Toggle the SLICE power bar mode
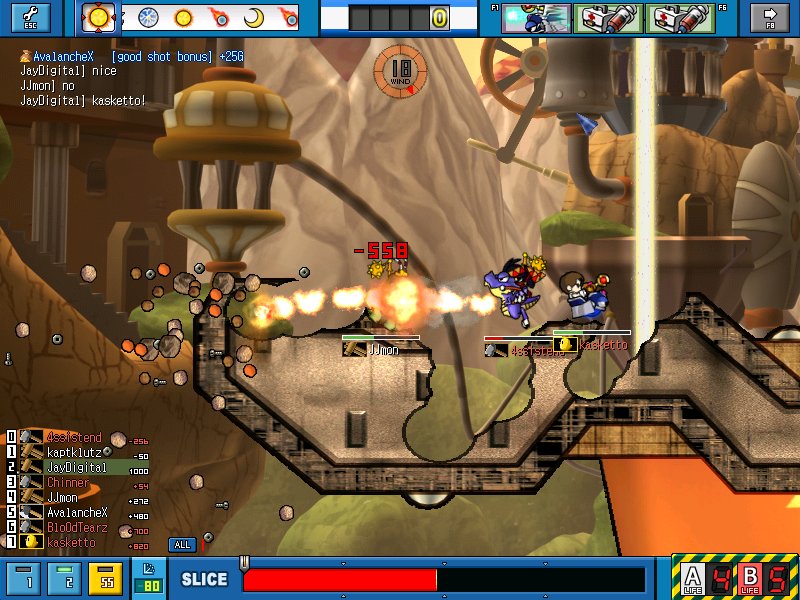This screenshot has width=800, height=600. [x=204, y=579]
